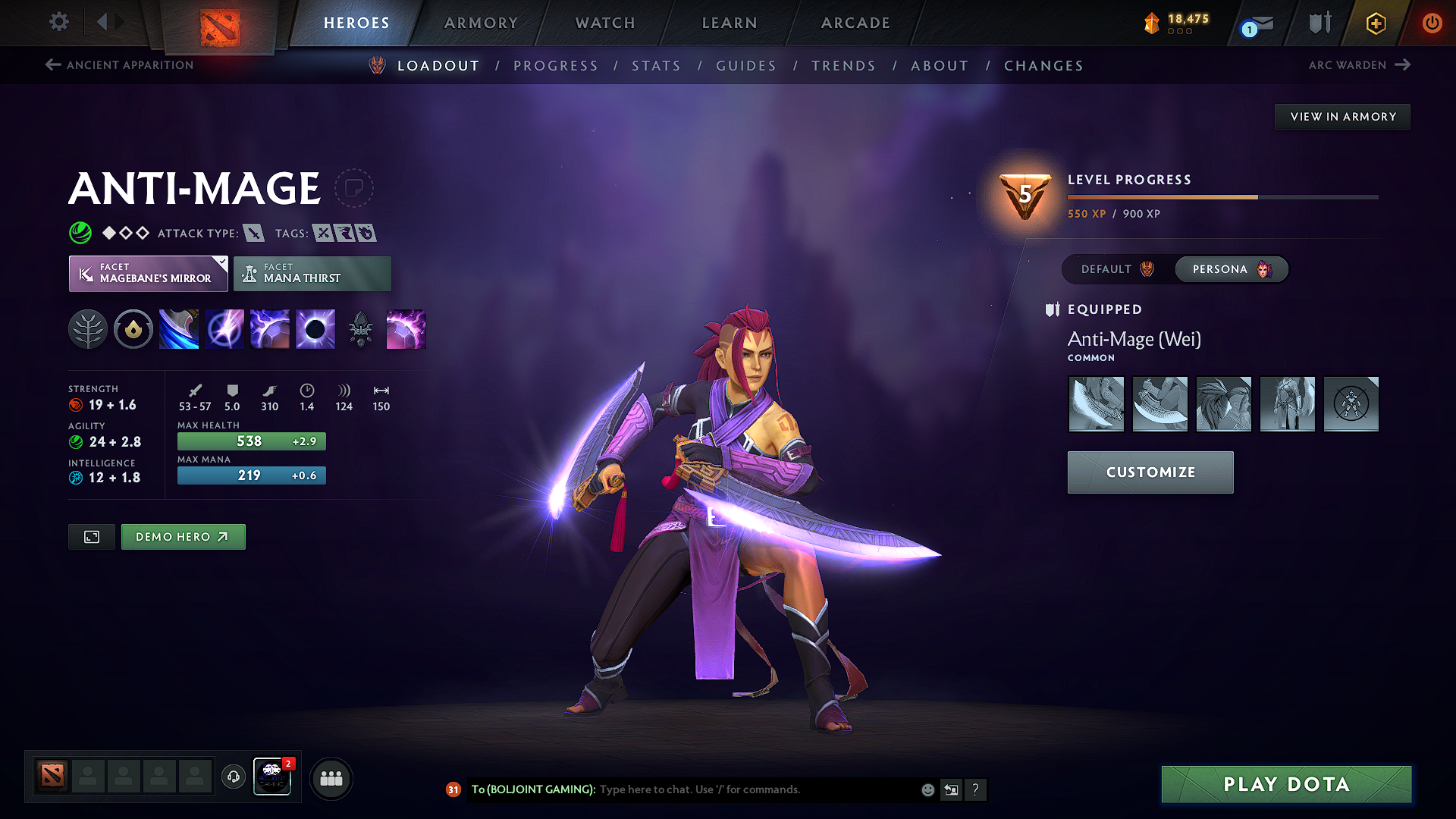Screen dimensions: 1456x819
Task: Click the Customize button
Action: click(1150, 472)
